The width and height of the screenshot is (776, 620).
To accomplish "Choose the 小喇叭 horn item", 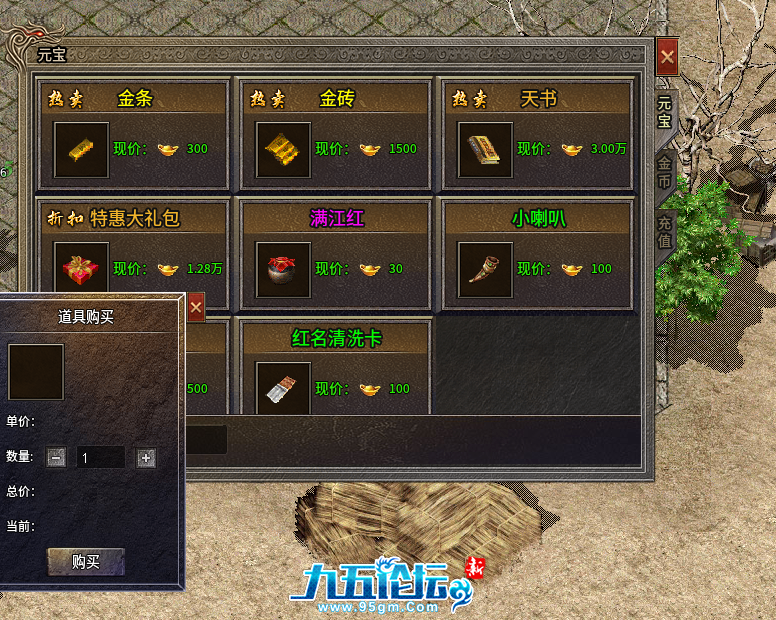I will pyautogui.click(x=485, y=270).
